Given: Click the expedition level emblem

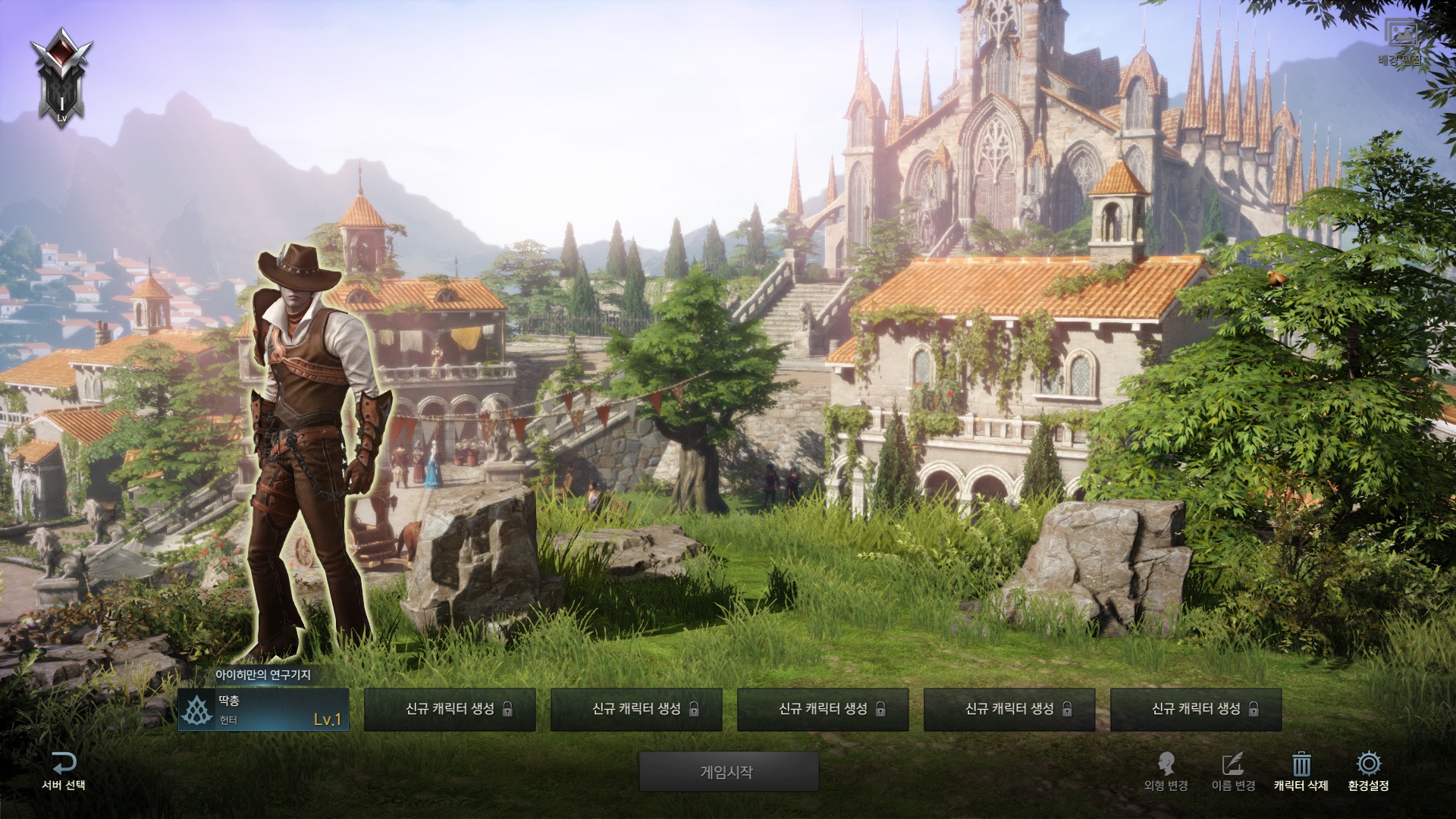Looking at the screenshot, I should [x=62, y=77].
